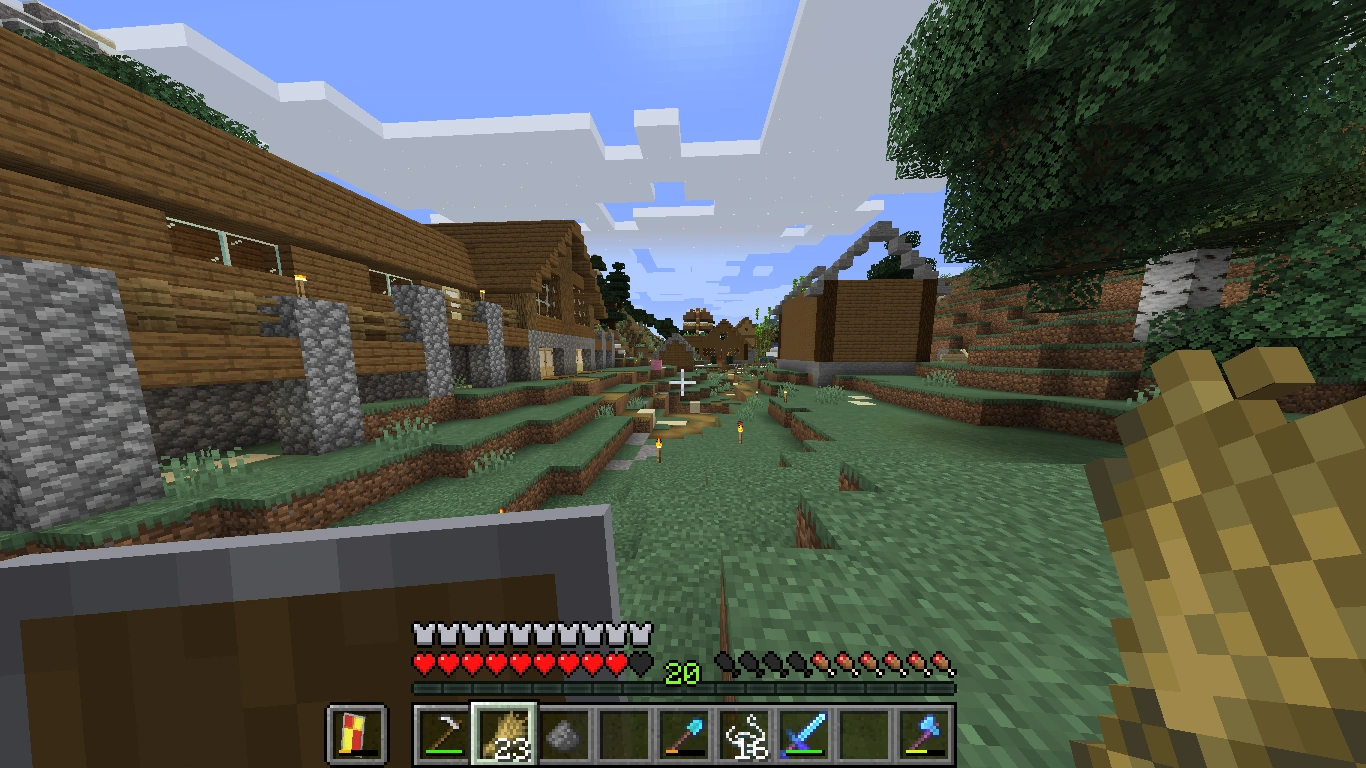Image resolution: width=1366 pixels, height=768 pixels.
Task: Click the crosshair at screen center
Action: point(683,380)
